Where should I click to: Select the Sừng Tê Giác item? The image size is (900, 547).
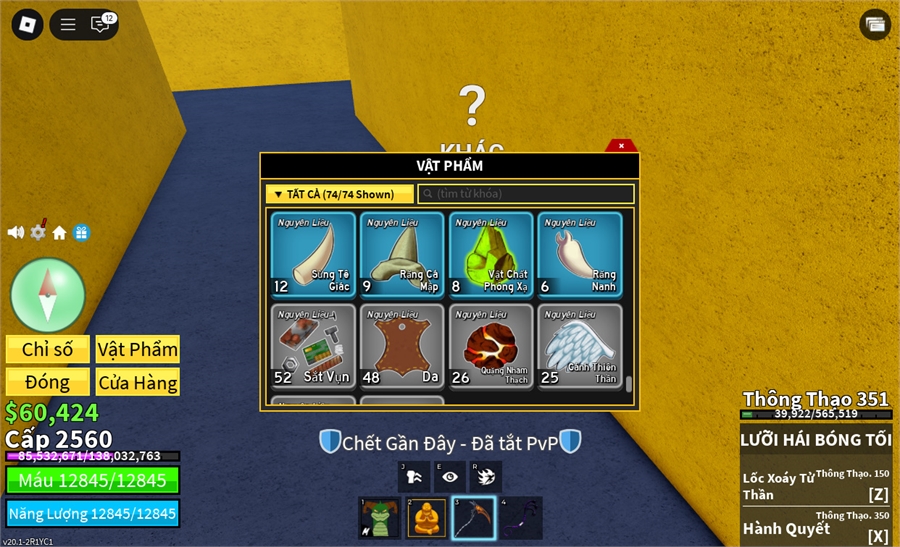click(x=311, y=254)
